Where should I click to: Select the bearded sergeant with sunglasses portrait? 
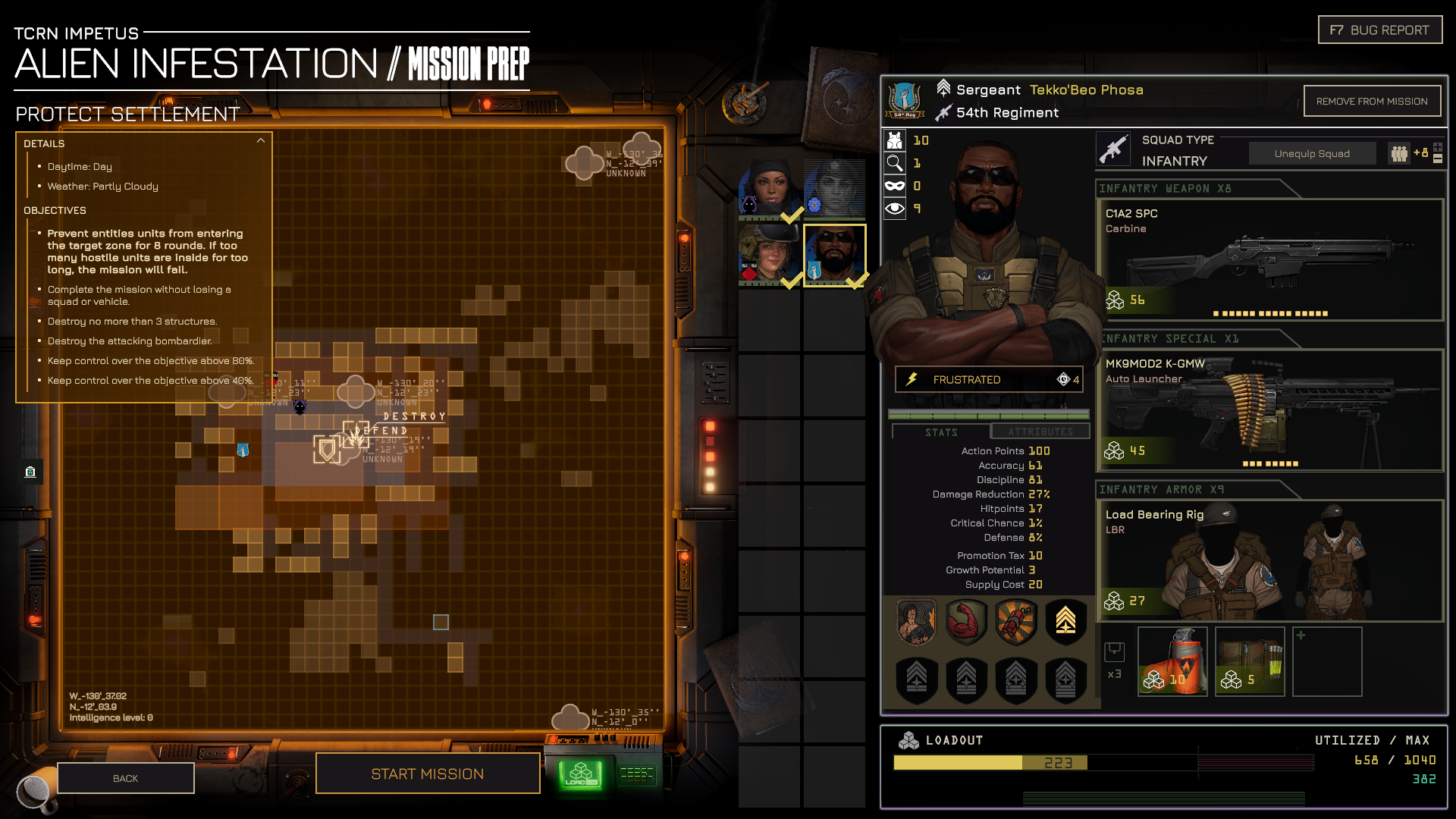tap(834, 255)
